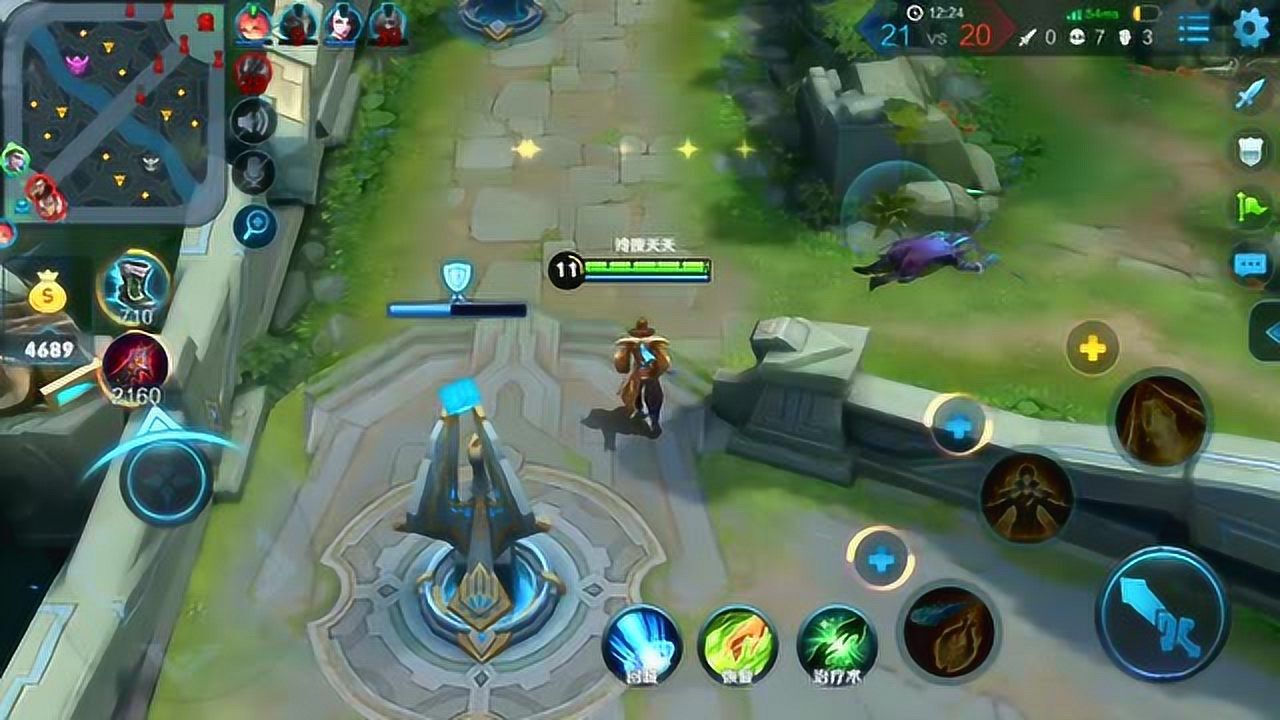
Task: Buy the recommended 2160 gold item
Action: click(x=134, y=365)
